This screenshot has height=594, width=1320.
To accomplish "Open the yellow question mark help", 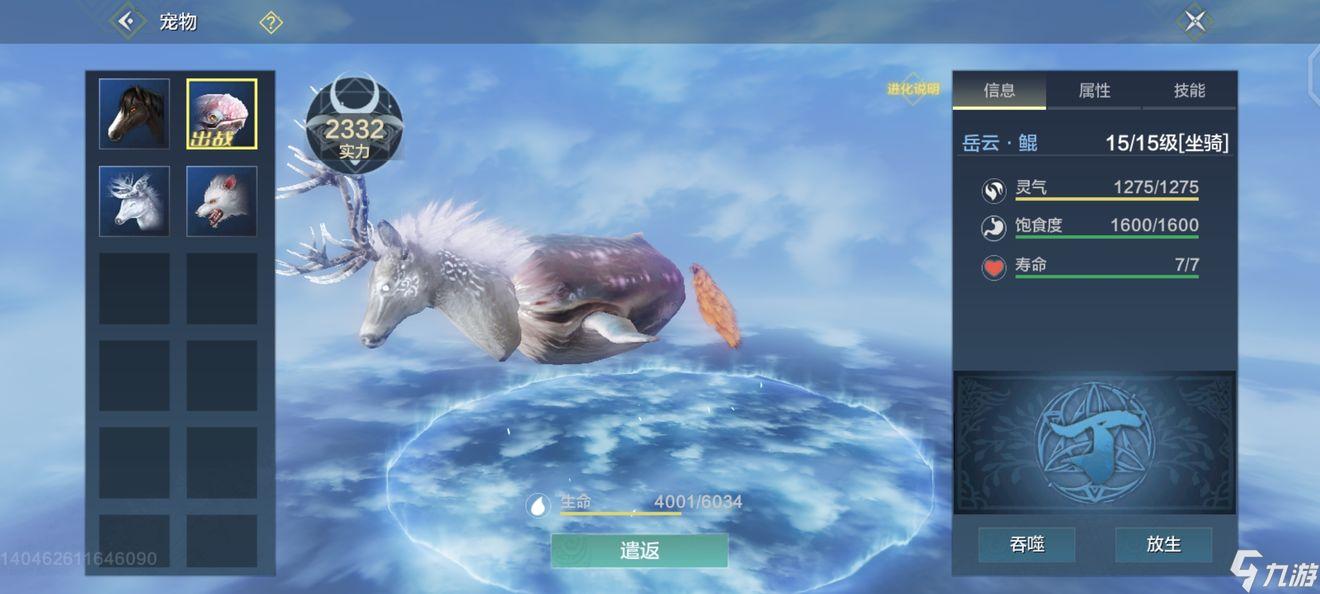I will point(271,22).
